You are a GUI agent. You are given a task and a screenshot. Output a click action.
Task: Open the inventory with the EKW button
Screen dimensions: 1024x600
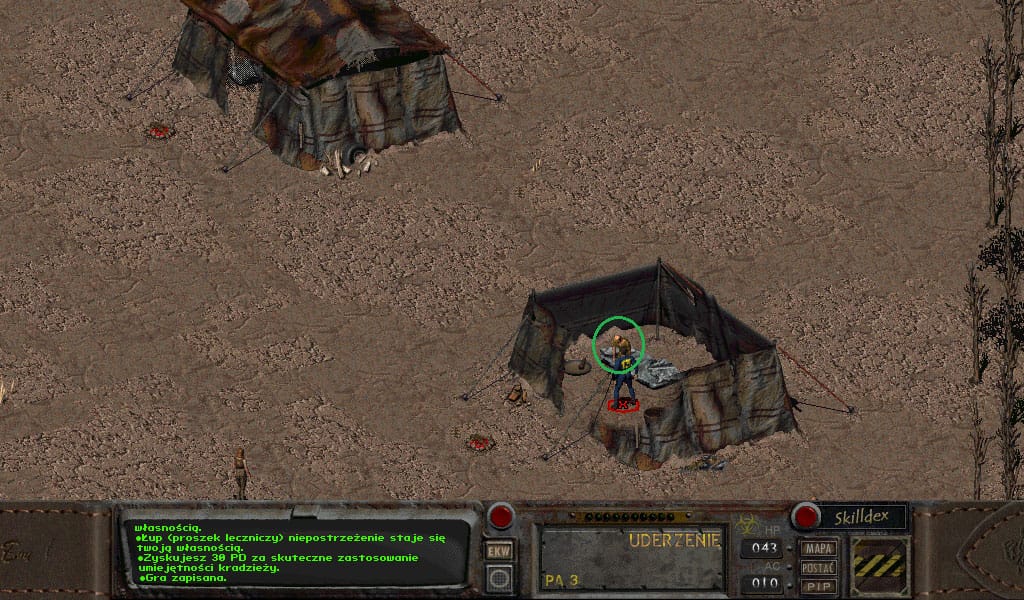[x=499, y=550]
